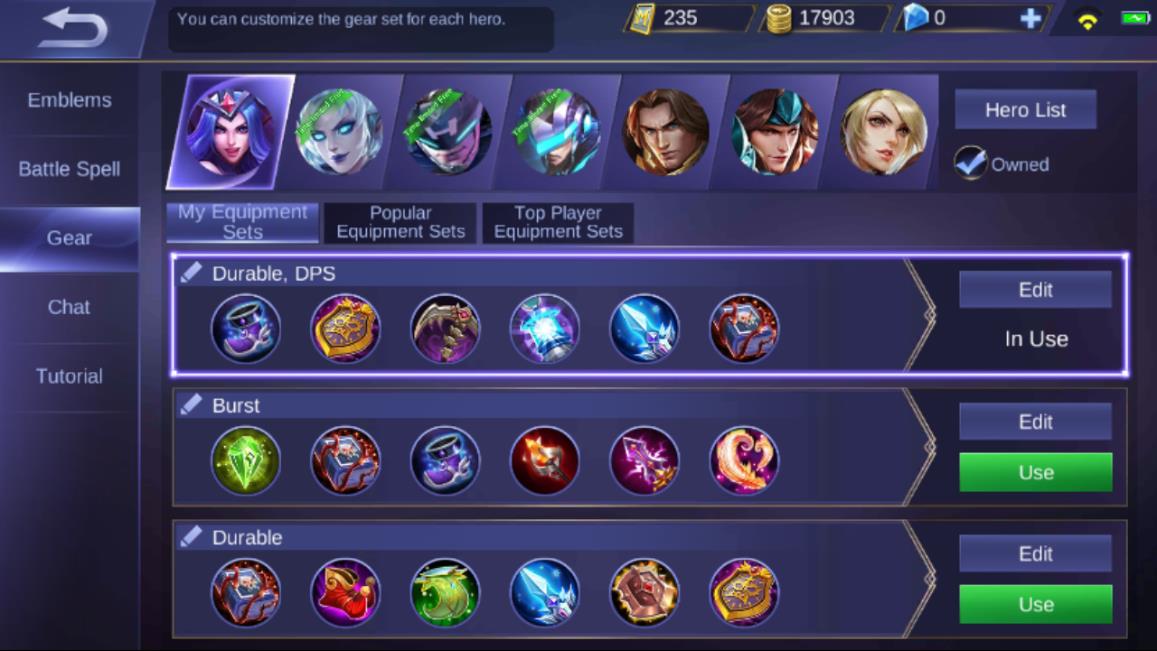Select the green crystal item in Burst set
1157x651 pixels.
246,461
